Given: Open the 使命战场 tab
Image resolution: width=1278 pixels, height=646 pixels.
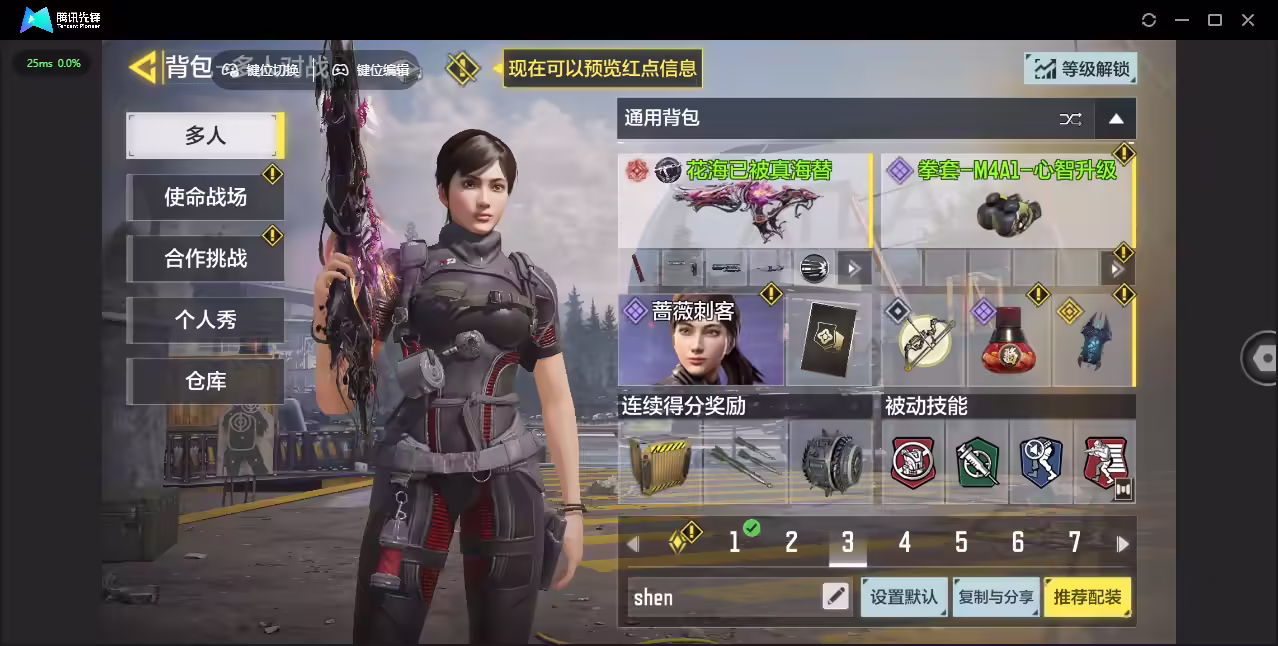Looking at the screenshot, I should pos(205,197).
